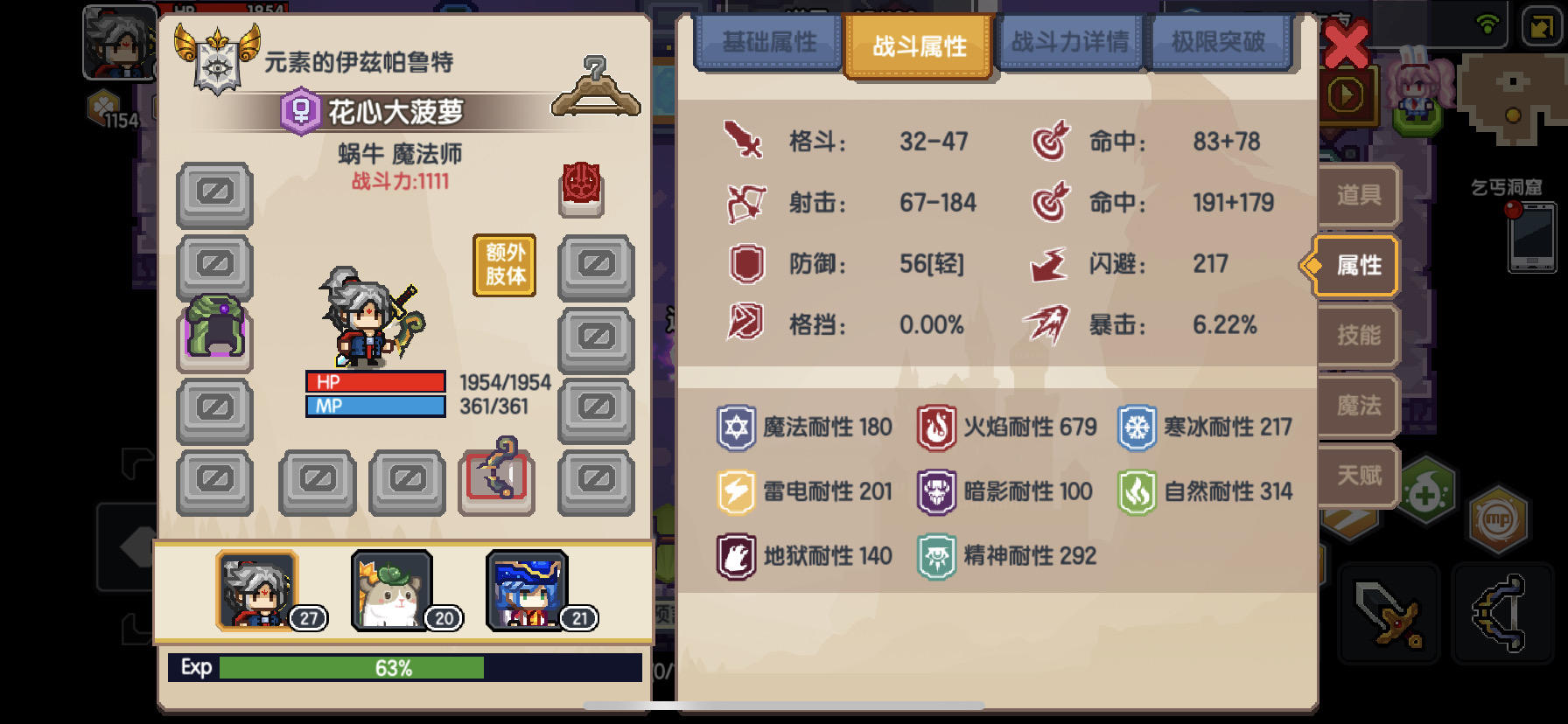The height and width of the screenshot is (724, 1568).
Task: Select the 雷电耐性 lightning icon
Action: [x=737, y=491]
